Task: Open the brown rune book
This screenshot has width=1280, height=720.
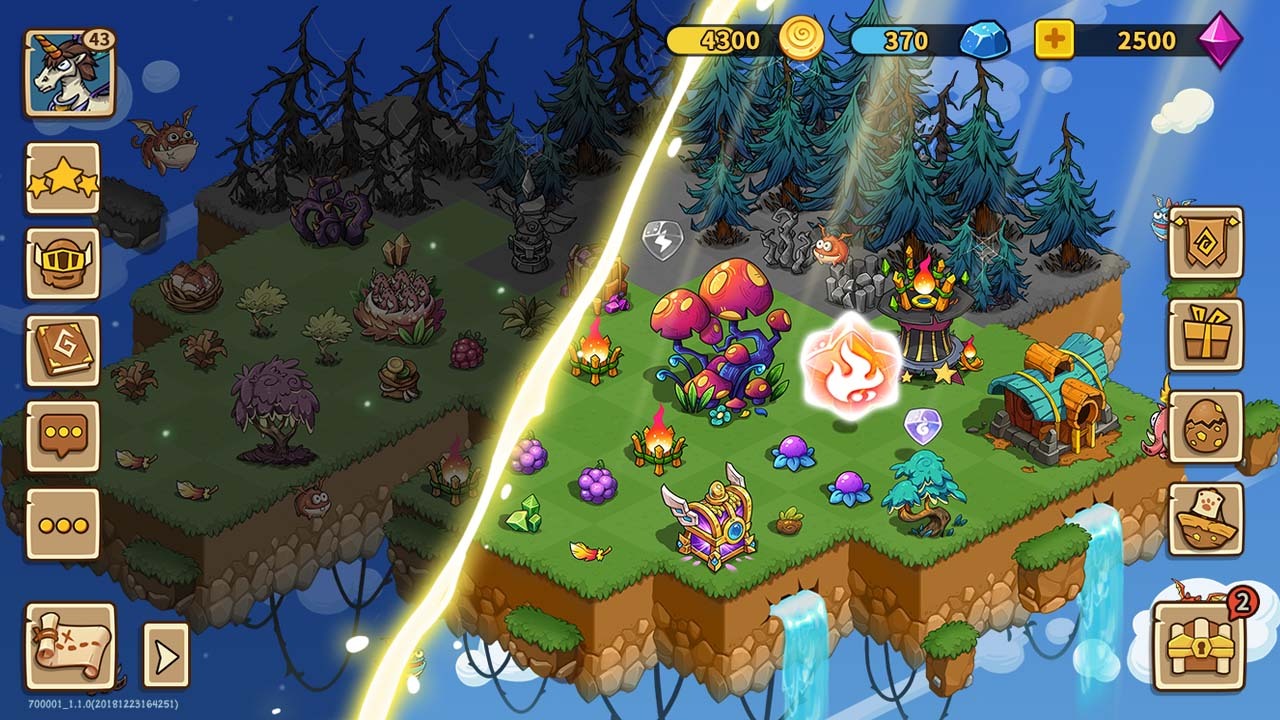Action: point(62,350)
